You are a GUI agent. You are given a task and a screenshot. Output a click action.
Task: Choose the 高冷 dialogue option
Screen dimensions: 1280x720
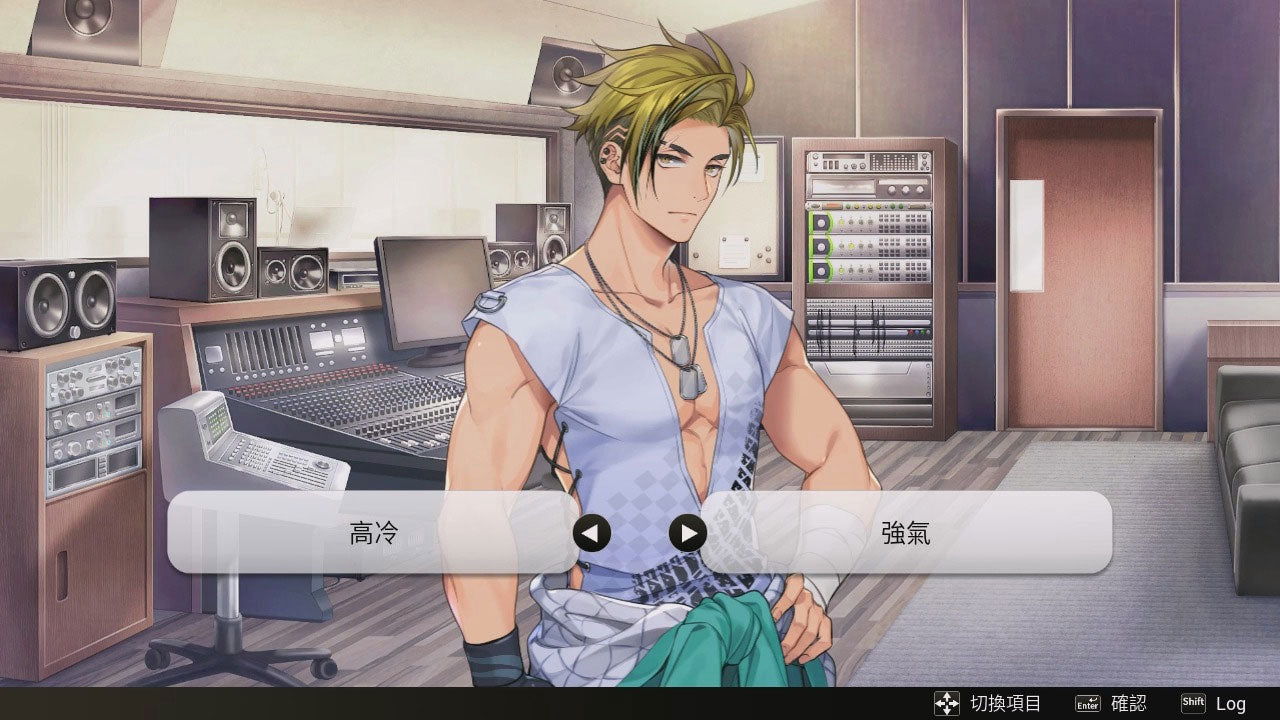coord(373,533)
